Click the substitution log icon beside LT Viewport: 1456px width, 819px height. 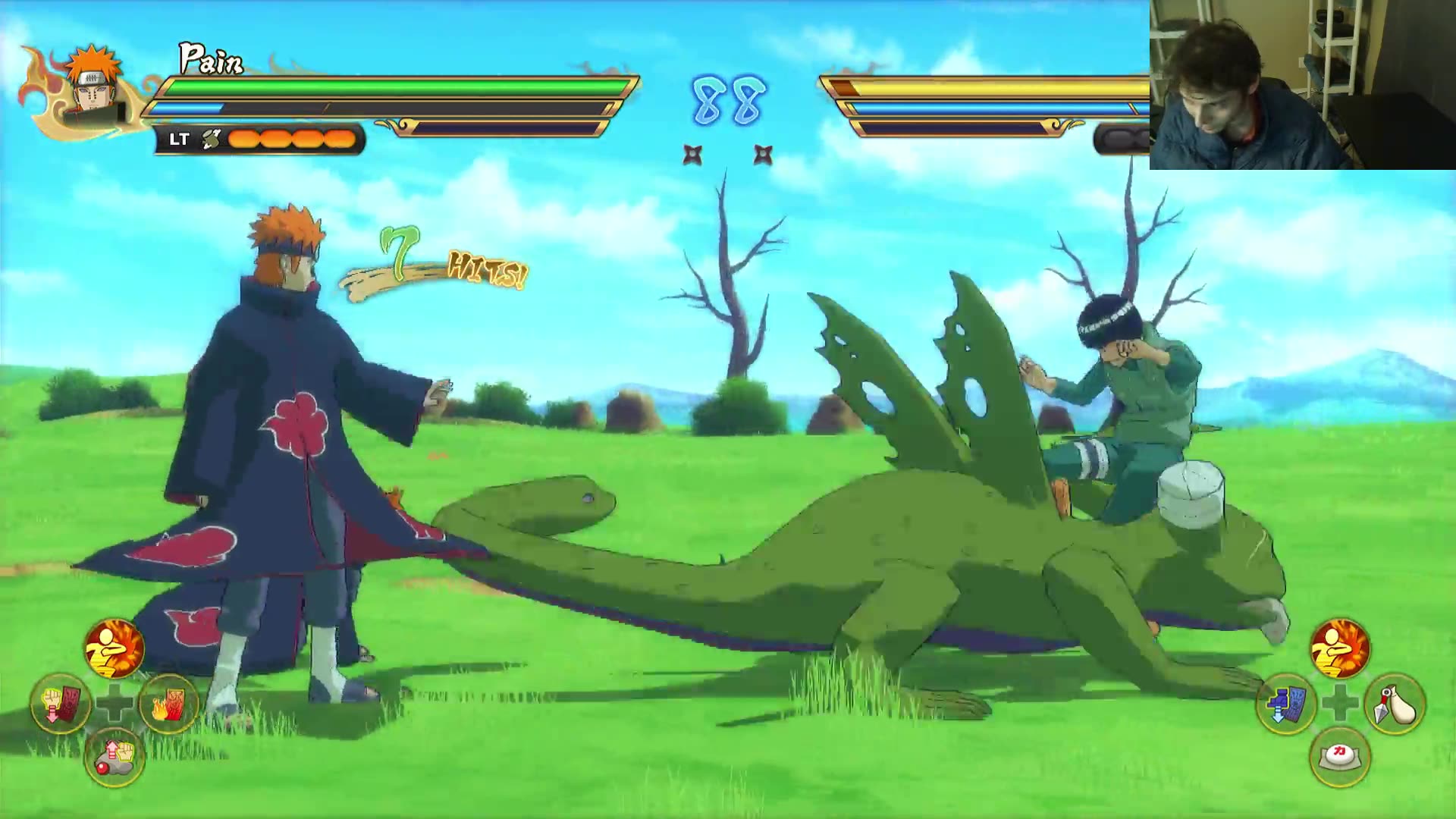tap(212, 138)
